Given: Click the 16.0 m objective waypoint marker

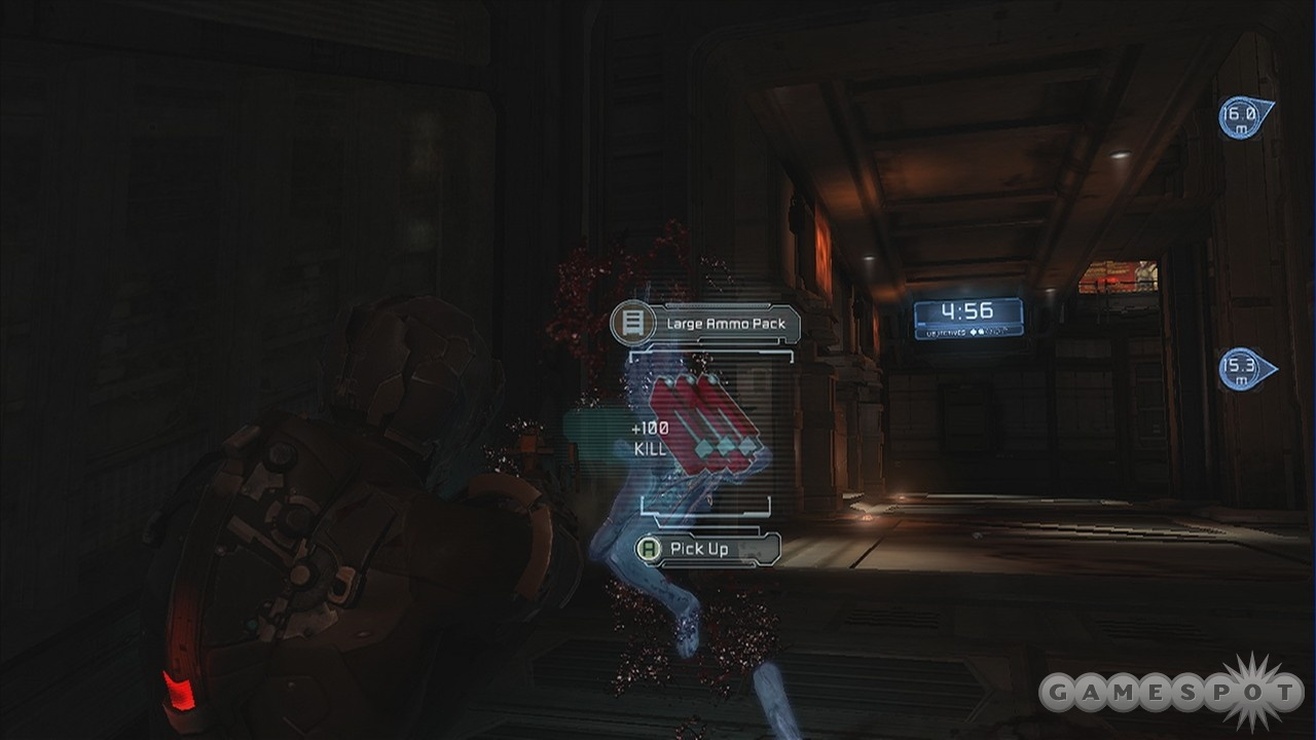Looking at the screenshot, I should 1243,116.
